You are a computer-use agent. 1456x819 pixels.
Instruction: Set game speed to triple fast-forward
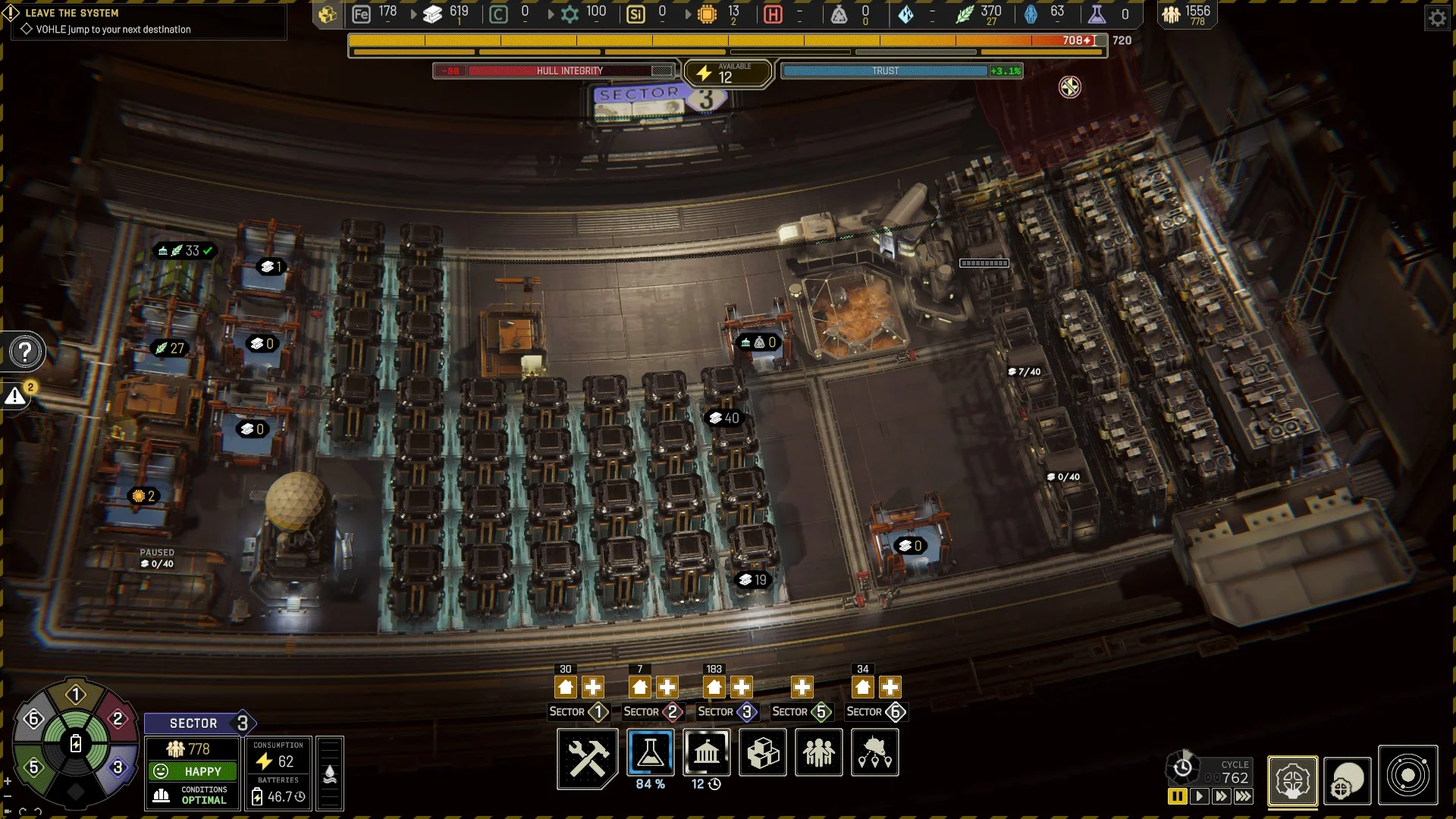pos(1244,796)
